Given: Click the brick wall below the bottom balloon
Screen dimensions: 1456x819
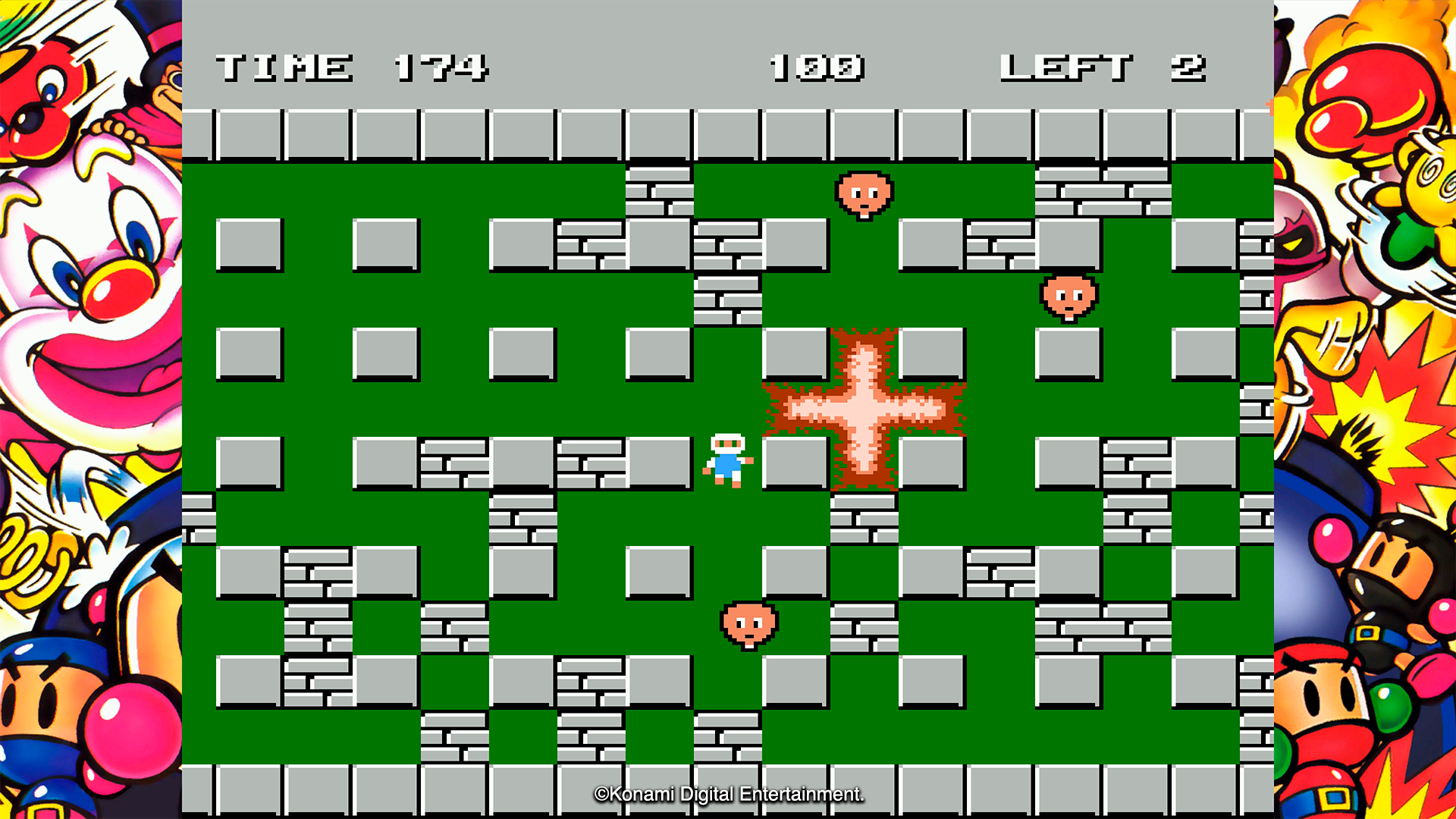Looking at the screenshot, I should [x=728, y=736].
